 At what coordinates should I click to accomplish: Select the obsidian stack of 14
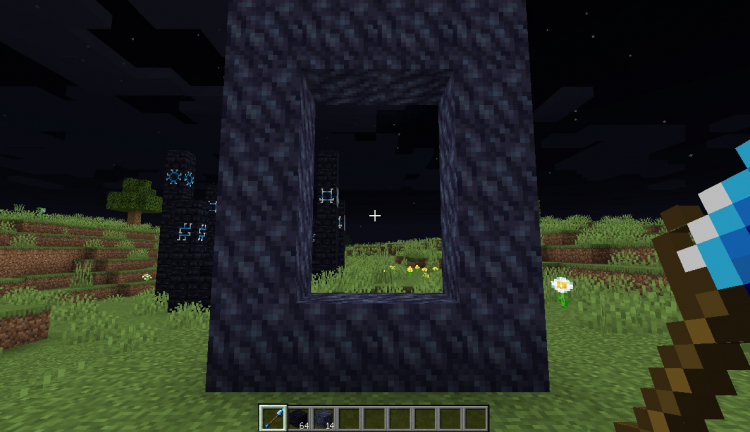[323, 417]
